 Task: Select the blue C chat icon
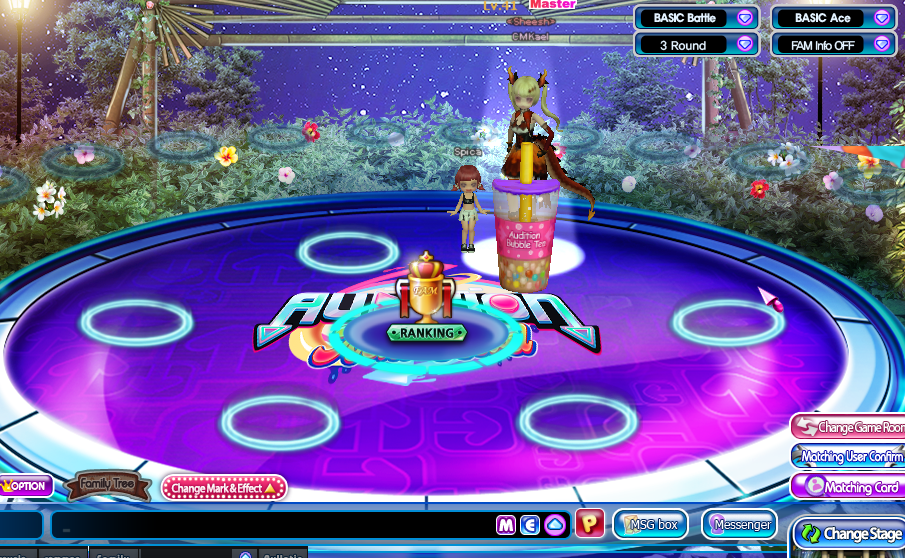(x=530, y=525)
